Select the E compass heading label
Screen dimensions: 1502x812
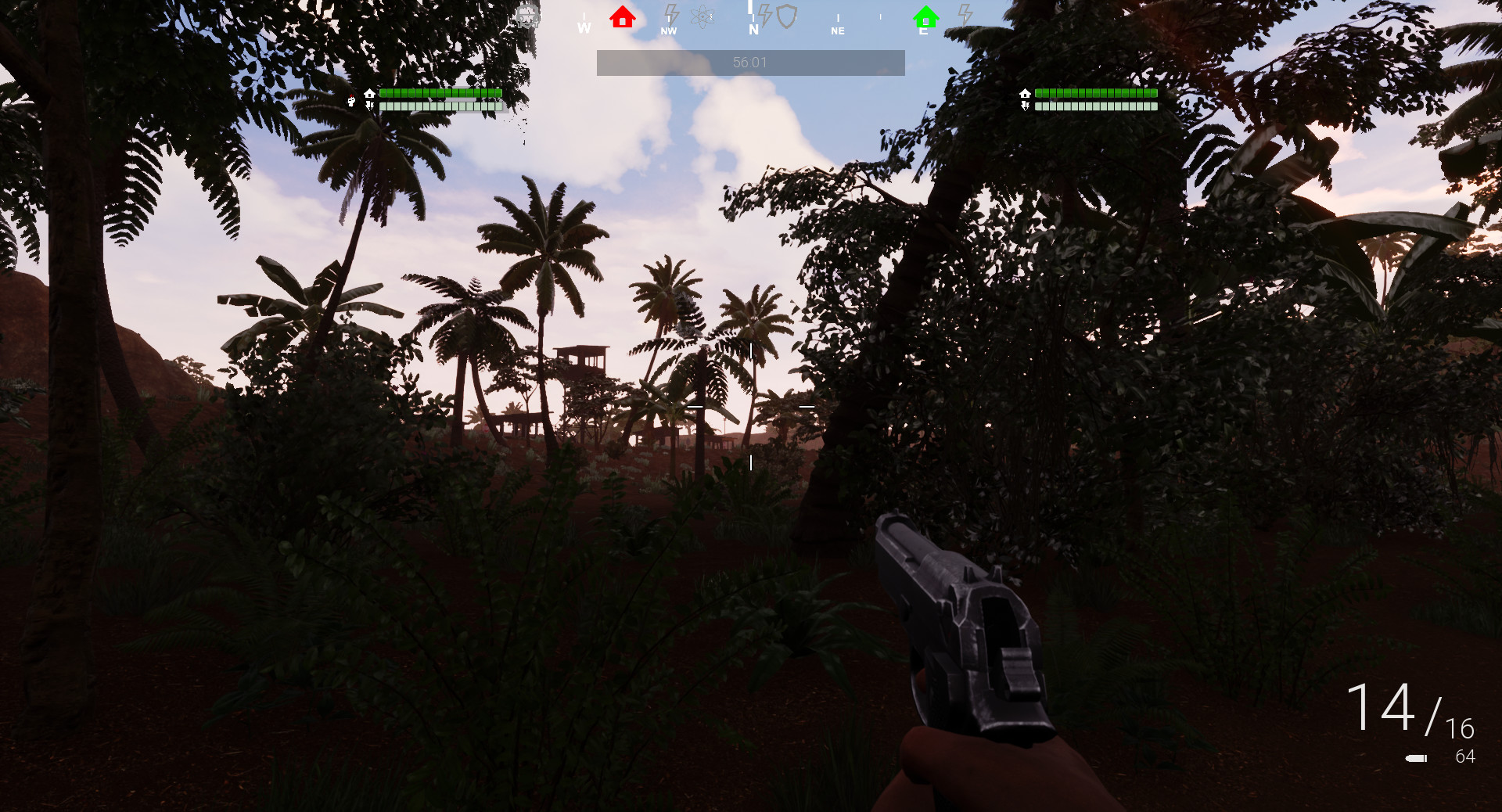click(x=923, y=31)
